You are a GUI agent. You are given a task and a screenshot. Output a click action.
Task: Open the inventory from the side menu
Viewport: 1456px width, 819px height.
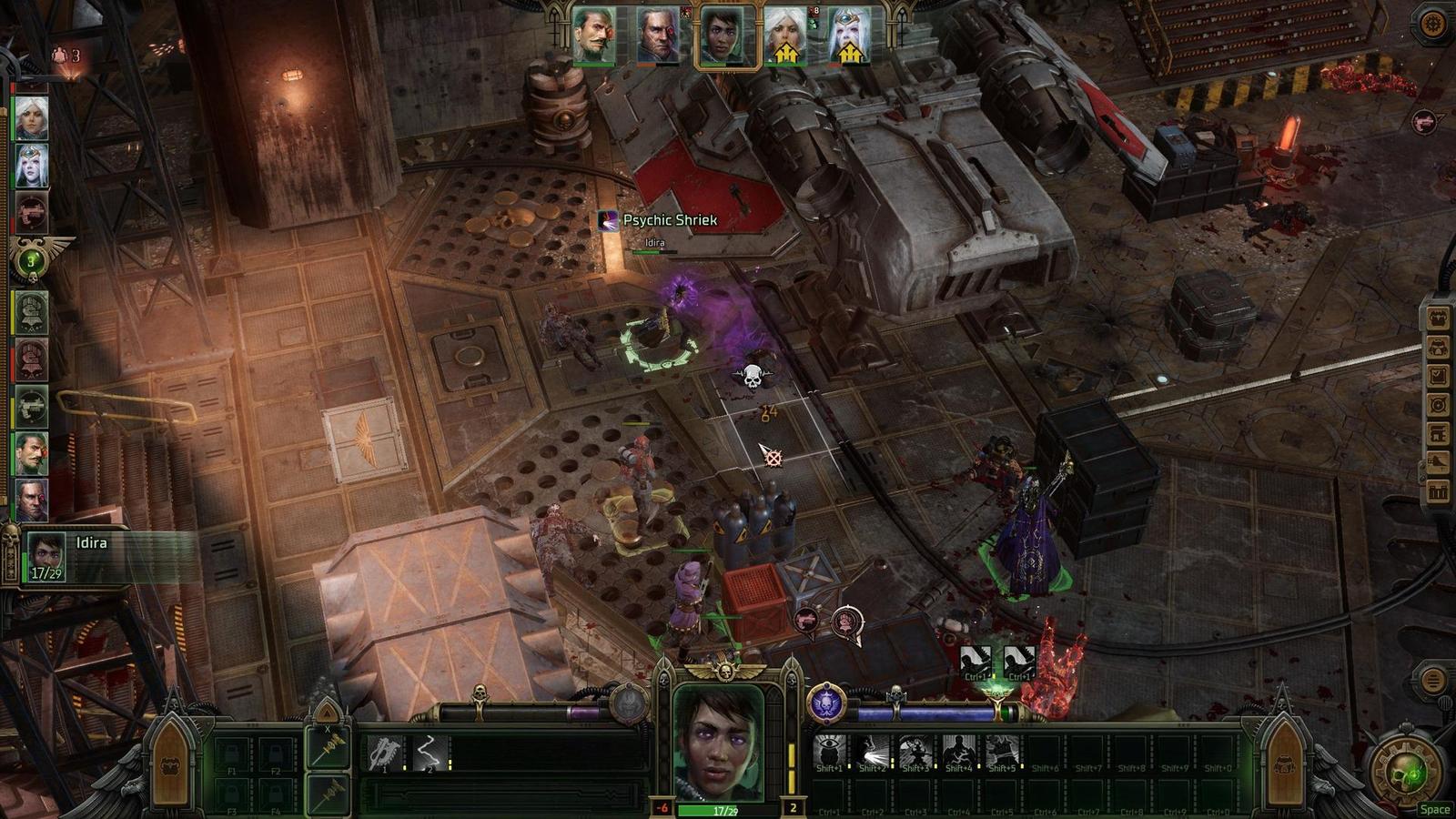click(1439, 318)
